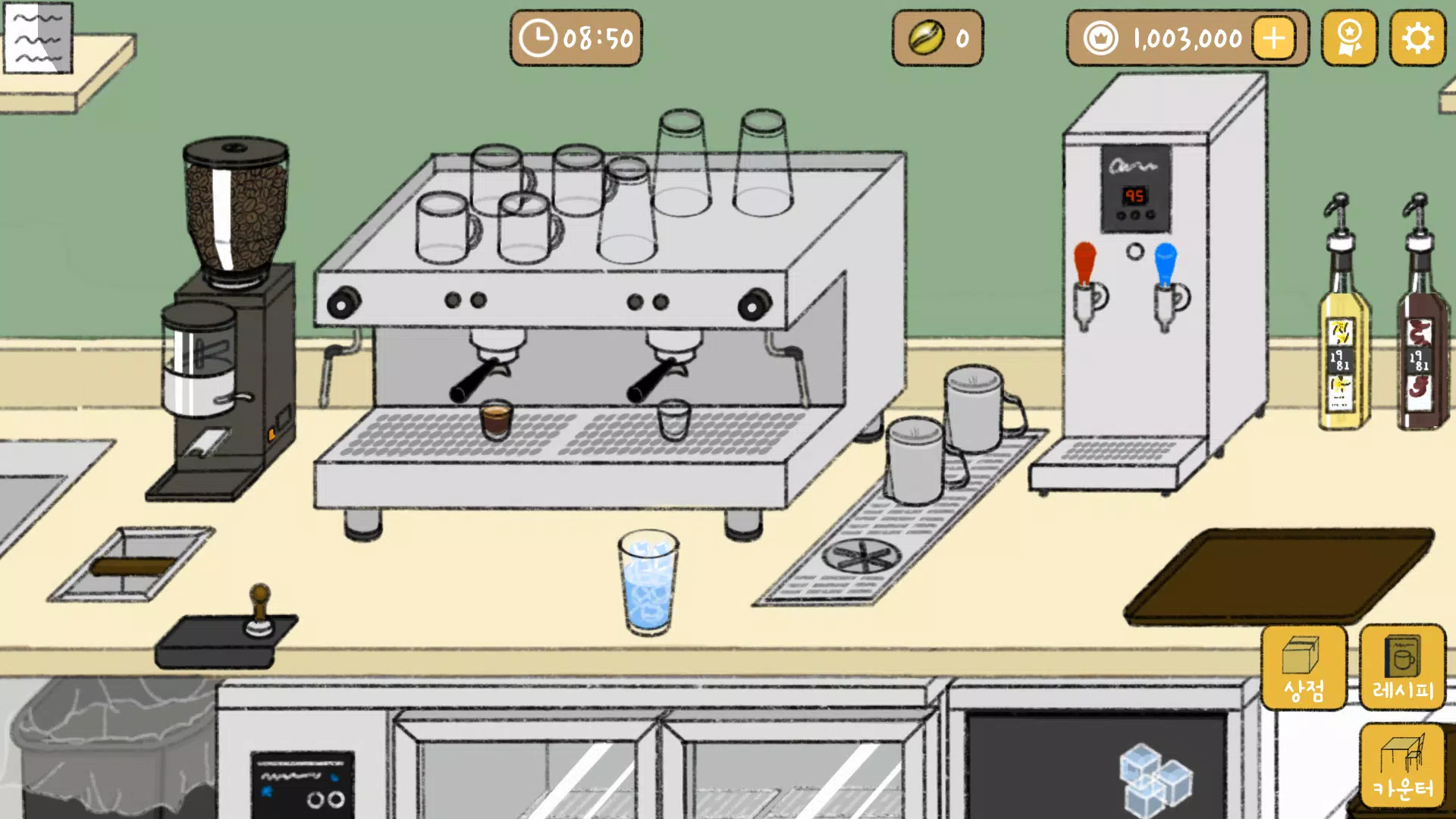
Task: Open the recipe book (레시피)
Action: [1402, 668]
